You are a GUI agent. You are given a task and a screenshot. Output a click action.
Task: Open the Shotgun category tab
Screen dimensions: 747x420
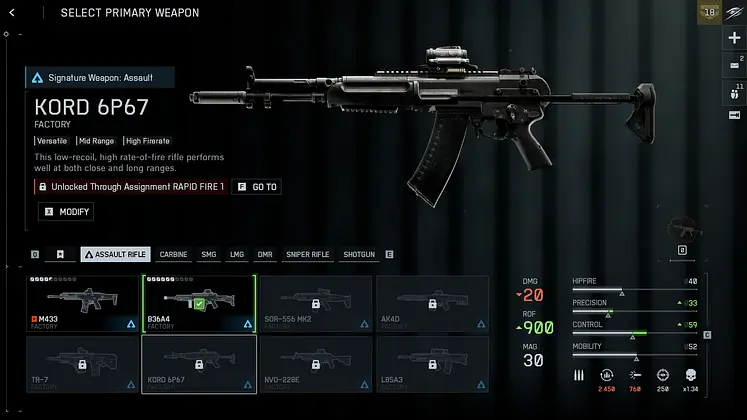(358, 255)
